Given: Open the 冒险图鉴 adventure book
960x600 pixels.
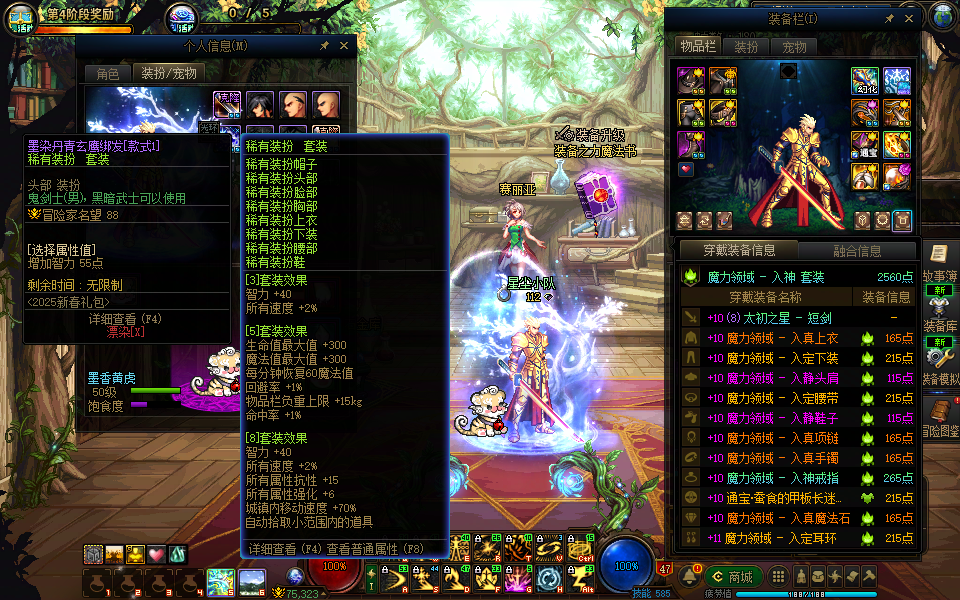Looking at the screenshot, I should pyautogui.click(x=941, y=415).
